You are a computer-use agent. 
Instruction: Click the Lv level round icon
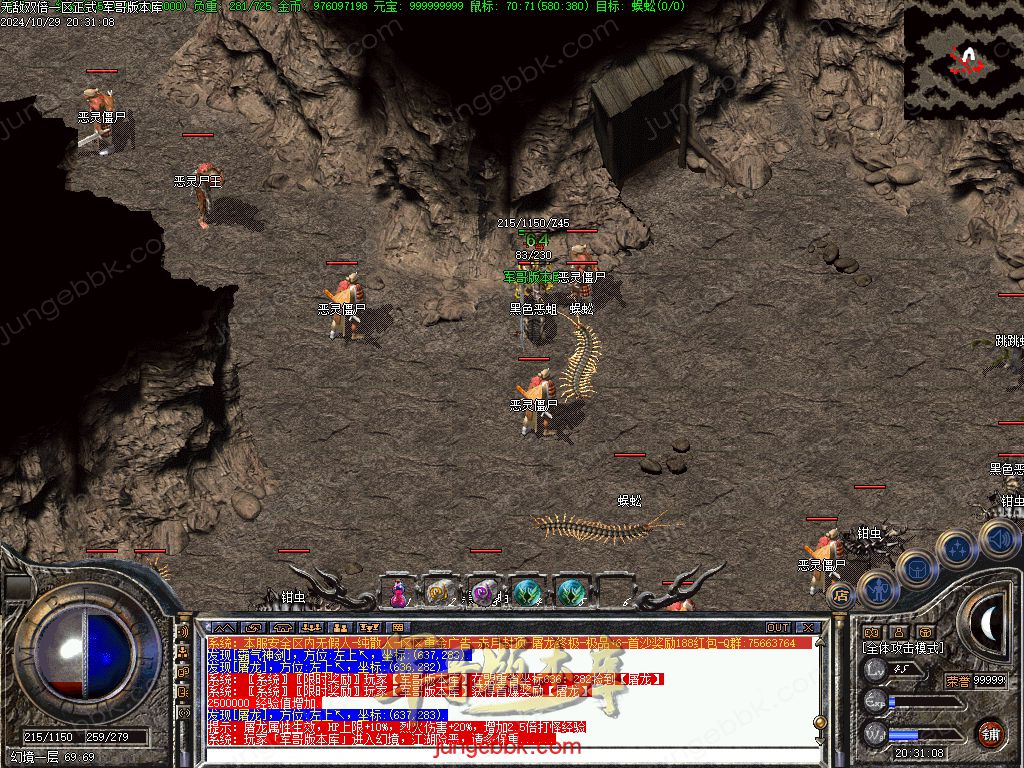click(875, 669)
